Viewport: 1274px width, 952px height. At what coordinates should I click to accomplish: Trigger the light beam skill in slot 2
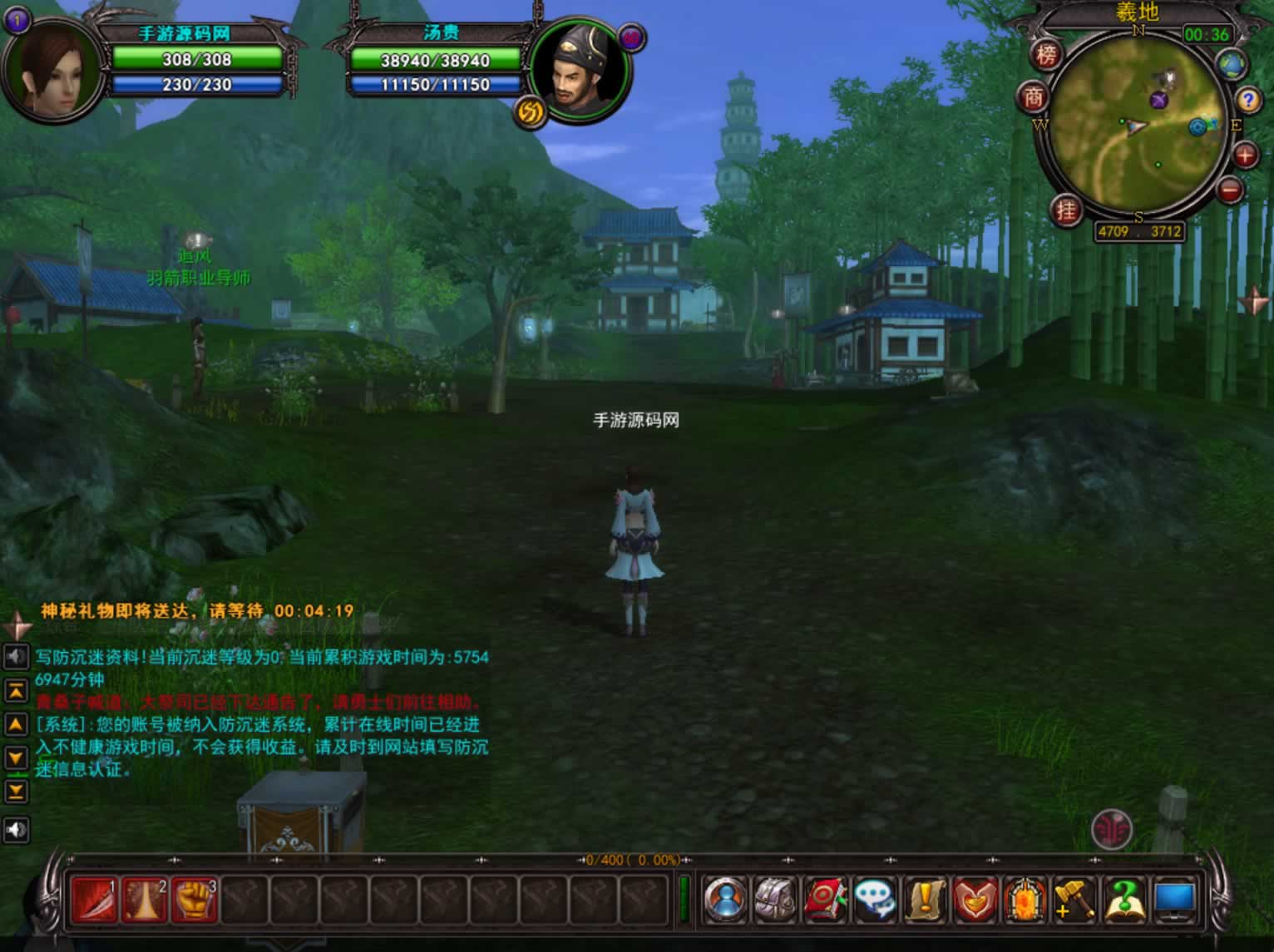(x=144, y=900)
